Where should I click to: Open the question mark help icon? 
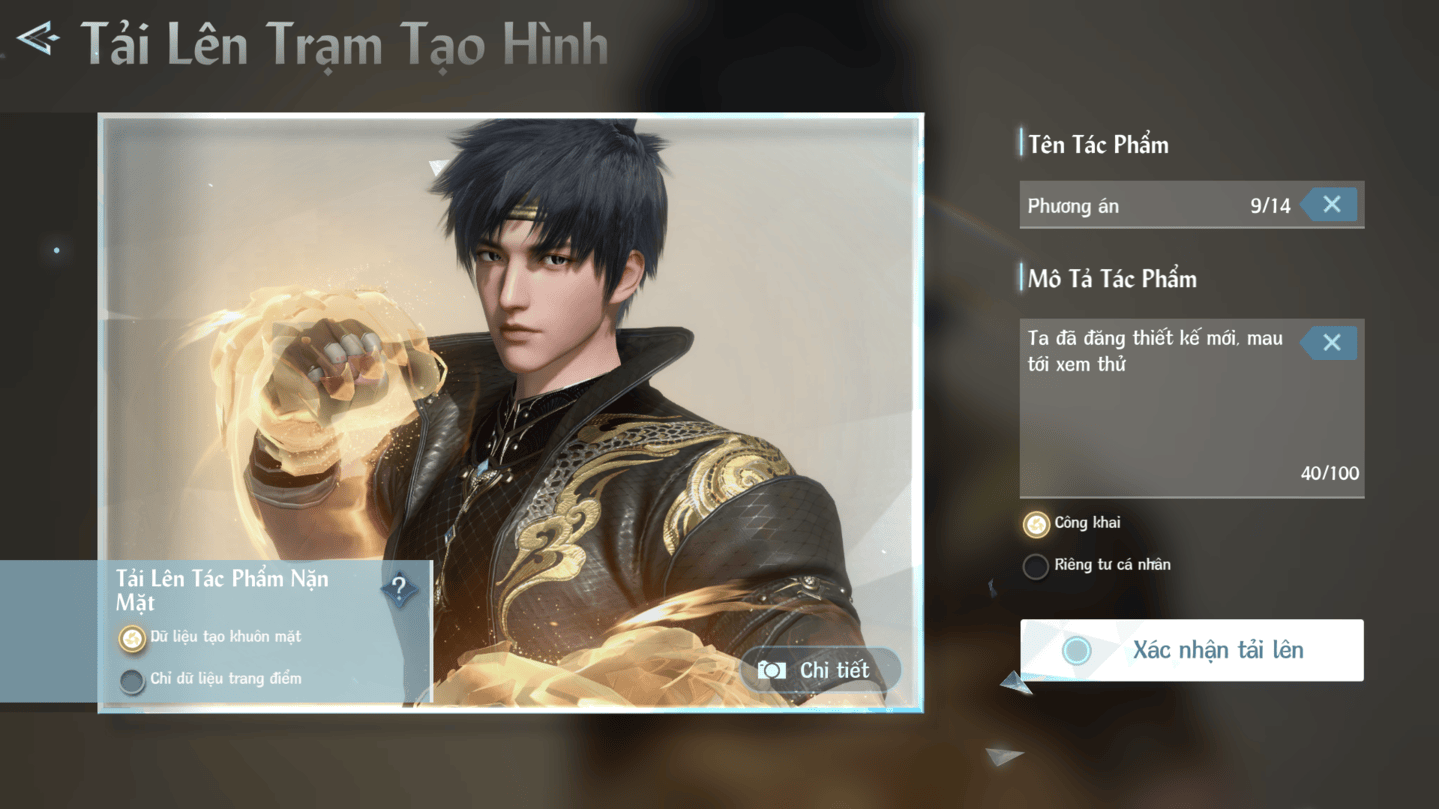click(399, 589)
